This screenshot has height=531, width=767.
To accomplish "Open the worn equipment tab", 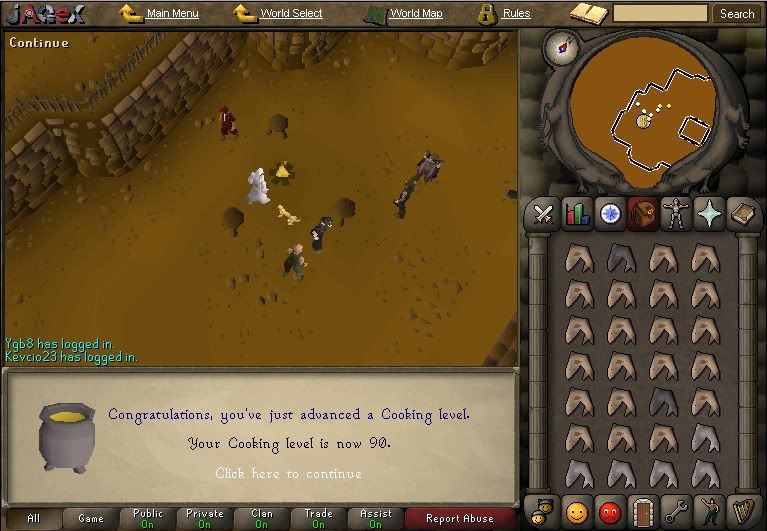I will pos(677,214).
